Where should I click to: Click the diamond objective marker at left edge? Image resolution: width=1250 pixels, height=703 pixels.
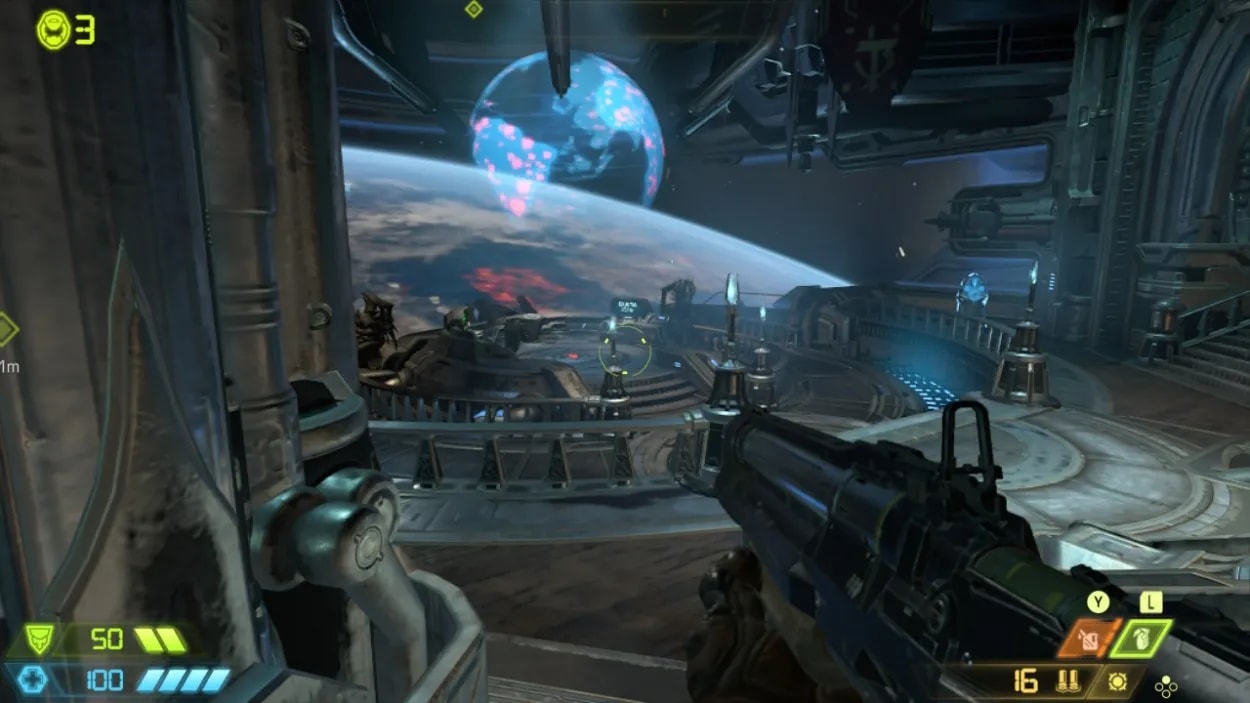click(x=6, y=329)
